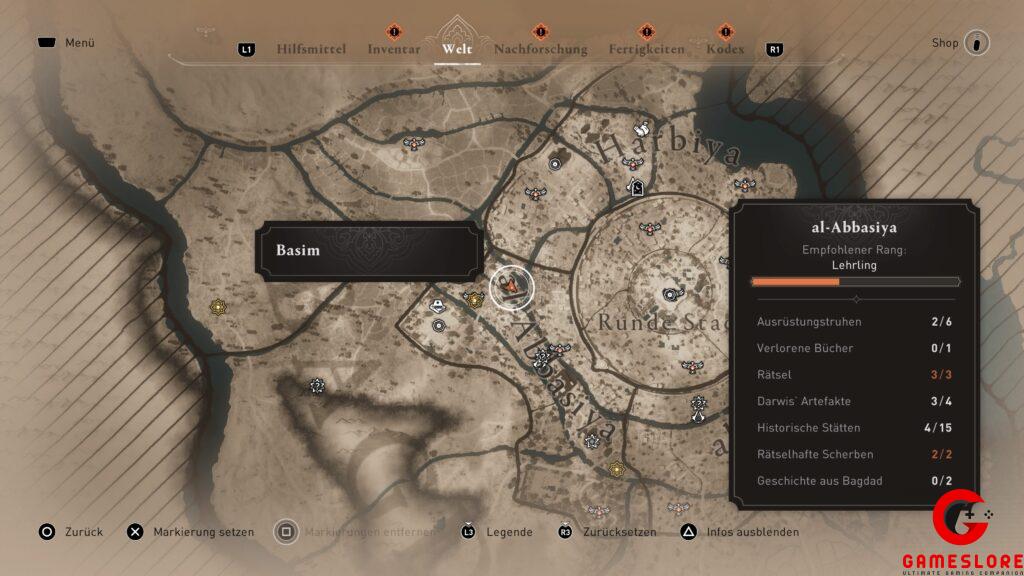Hide info via Infos ausblenden
Screen dimensions: 1024x576
click(x=740, y=532)
